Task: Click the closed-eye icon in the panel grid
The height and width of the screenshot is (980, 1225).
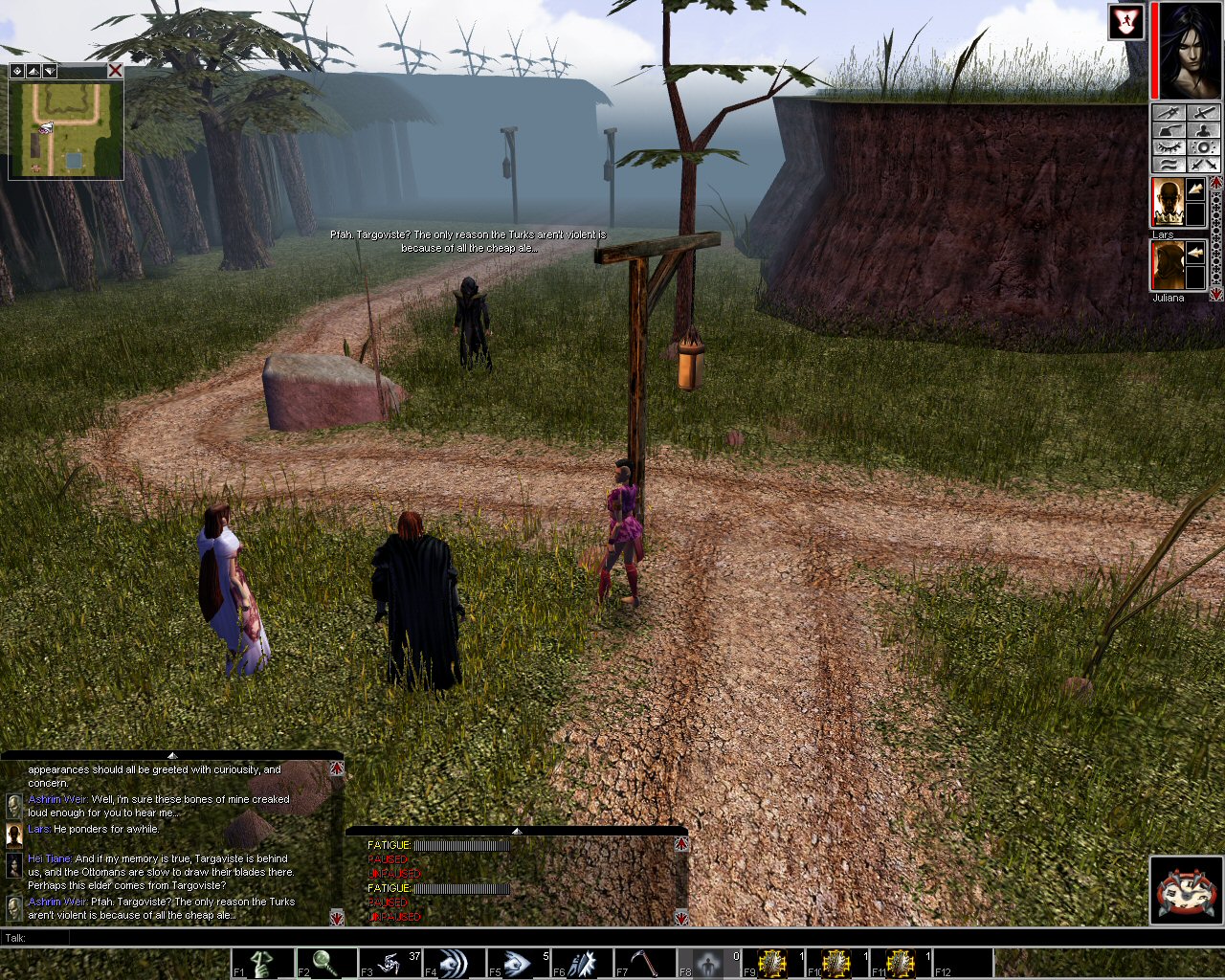Action: (1167, 147)
